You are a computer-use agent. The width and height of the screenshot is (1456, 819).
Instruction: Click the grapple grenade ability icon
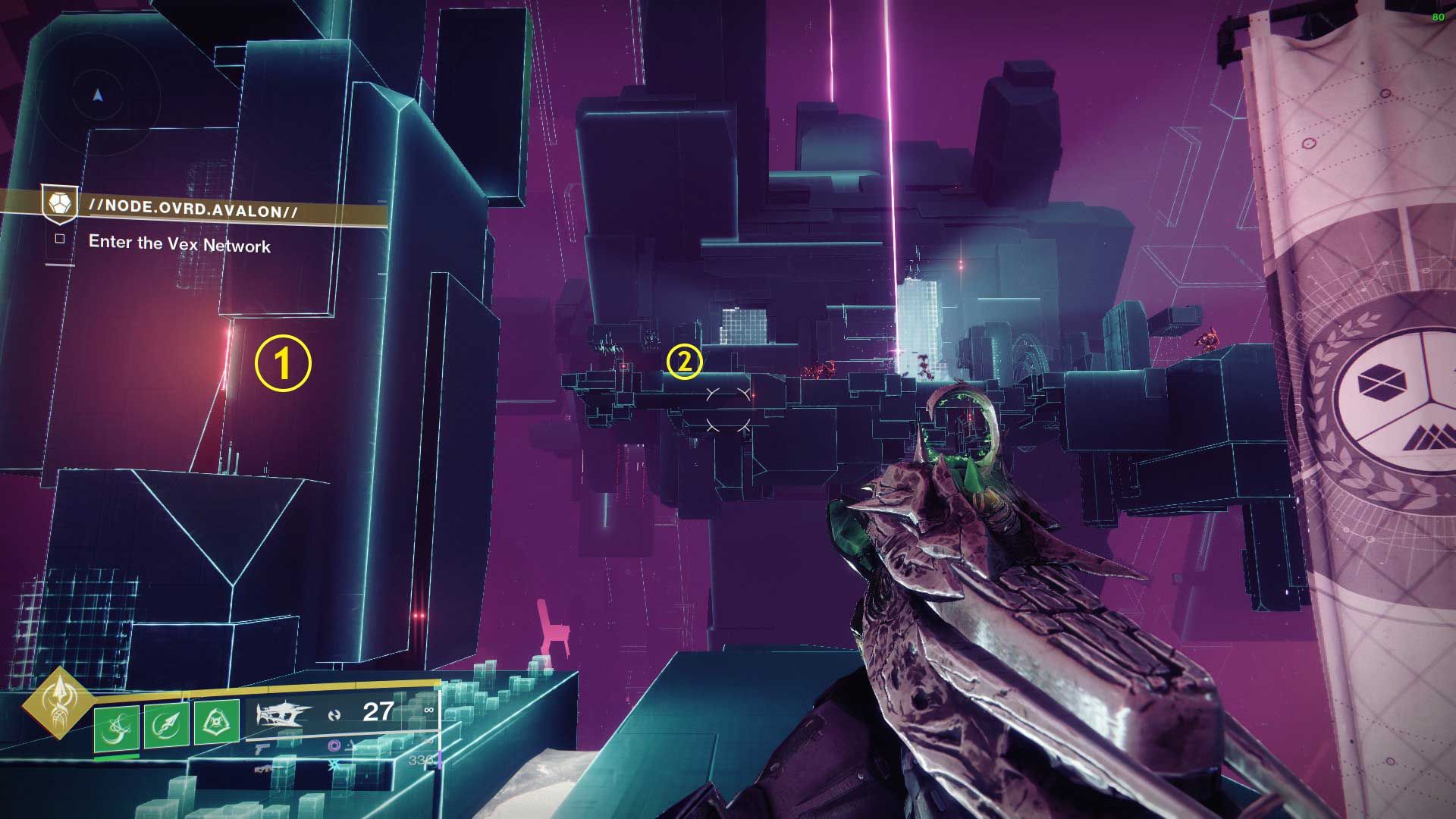pos(116,726)
